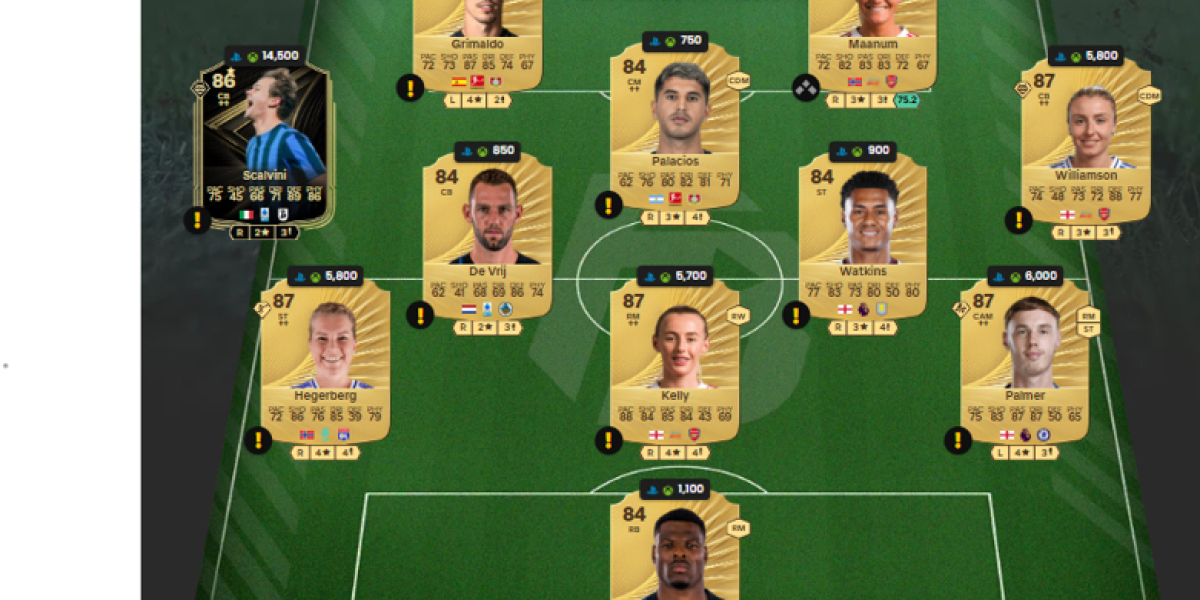Click the dark diamond icon beside Maanum
Viewport: 1200px width, 600px height.
806,88
